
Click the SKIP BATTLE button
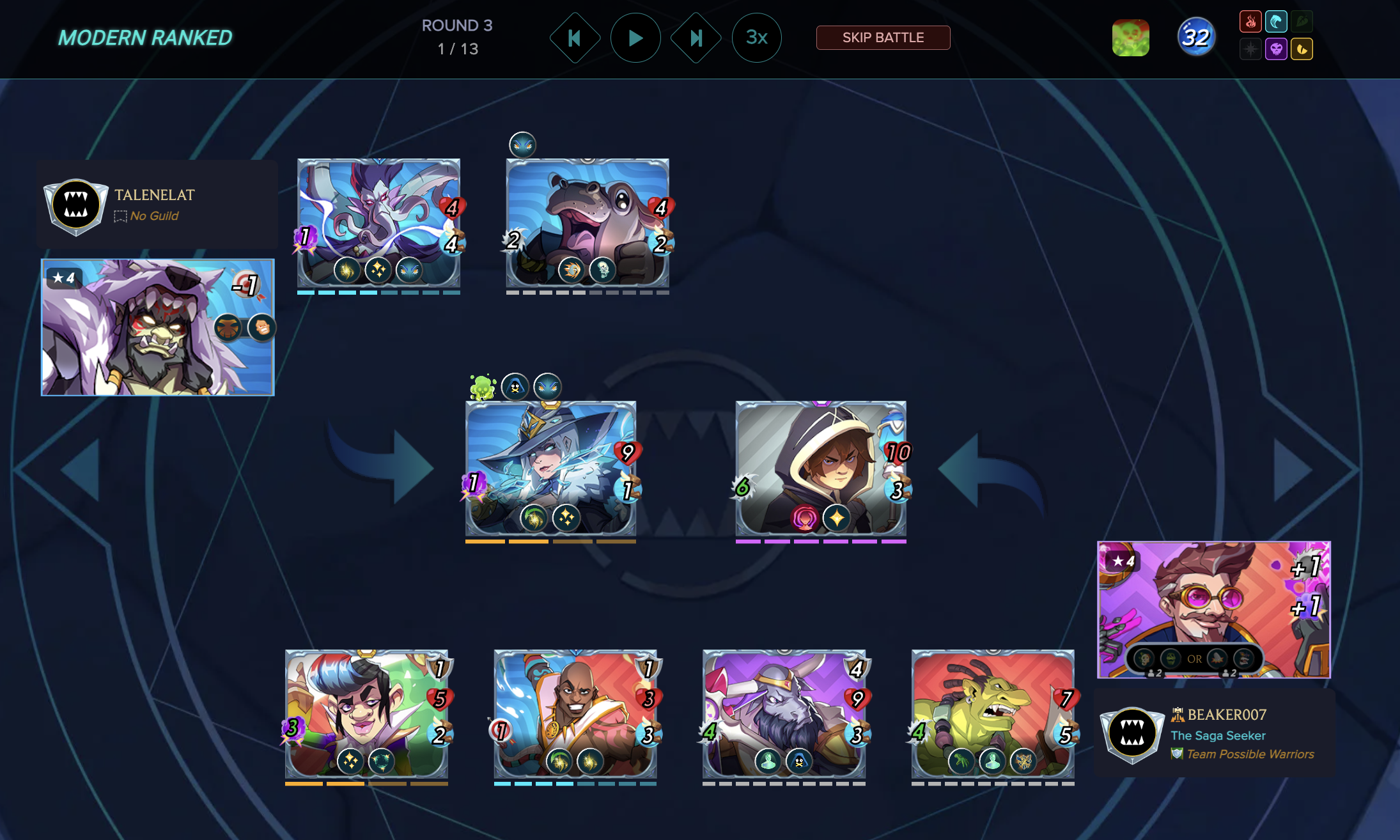883,38
